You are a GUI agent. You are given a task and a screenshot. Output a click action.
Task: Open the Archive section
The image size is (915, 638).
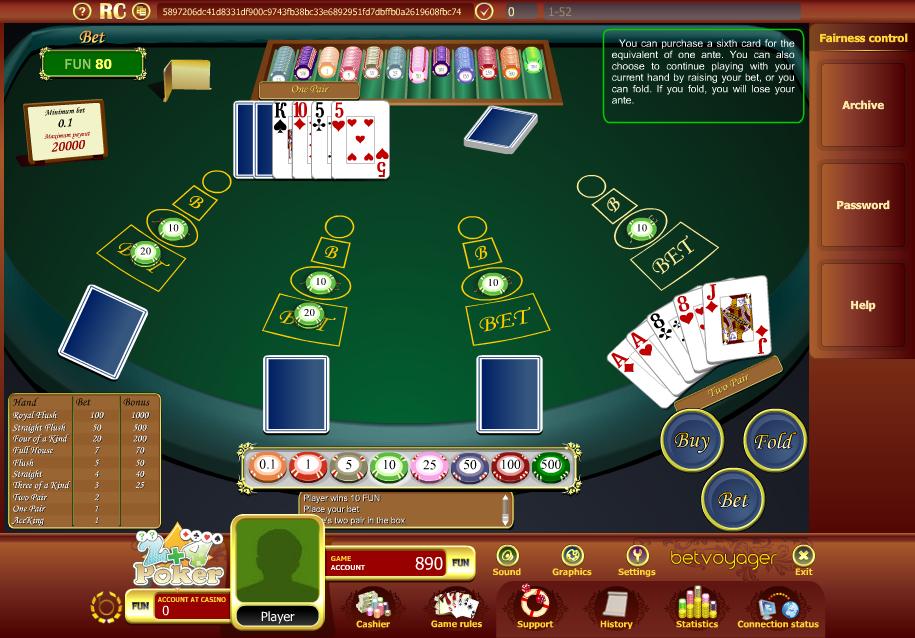coord(863,105)
